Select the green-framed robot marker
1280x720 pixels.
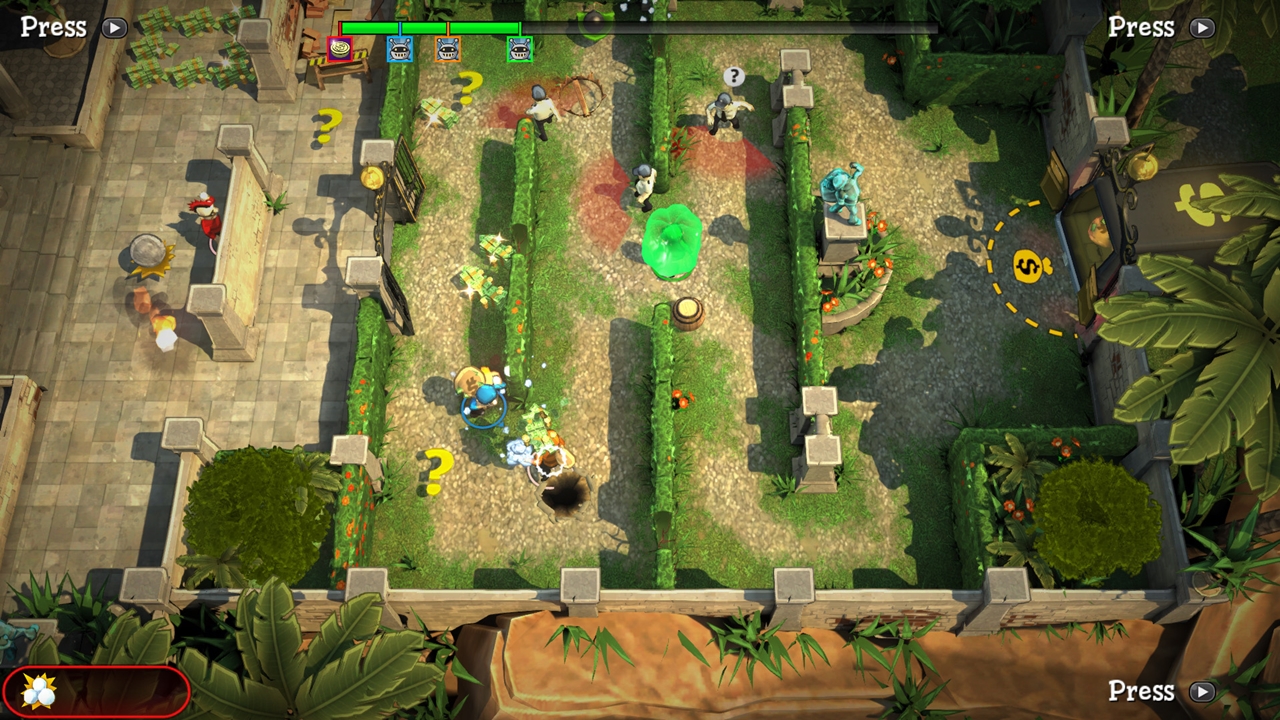pos(519,49)
